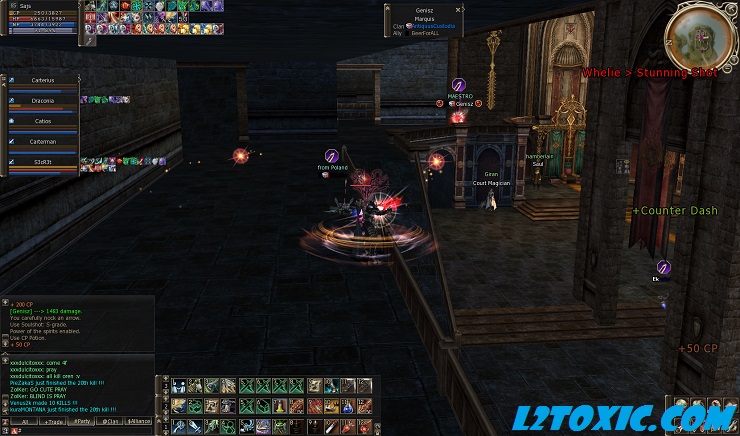Click the Saja player status panel

point(40,16)
